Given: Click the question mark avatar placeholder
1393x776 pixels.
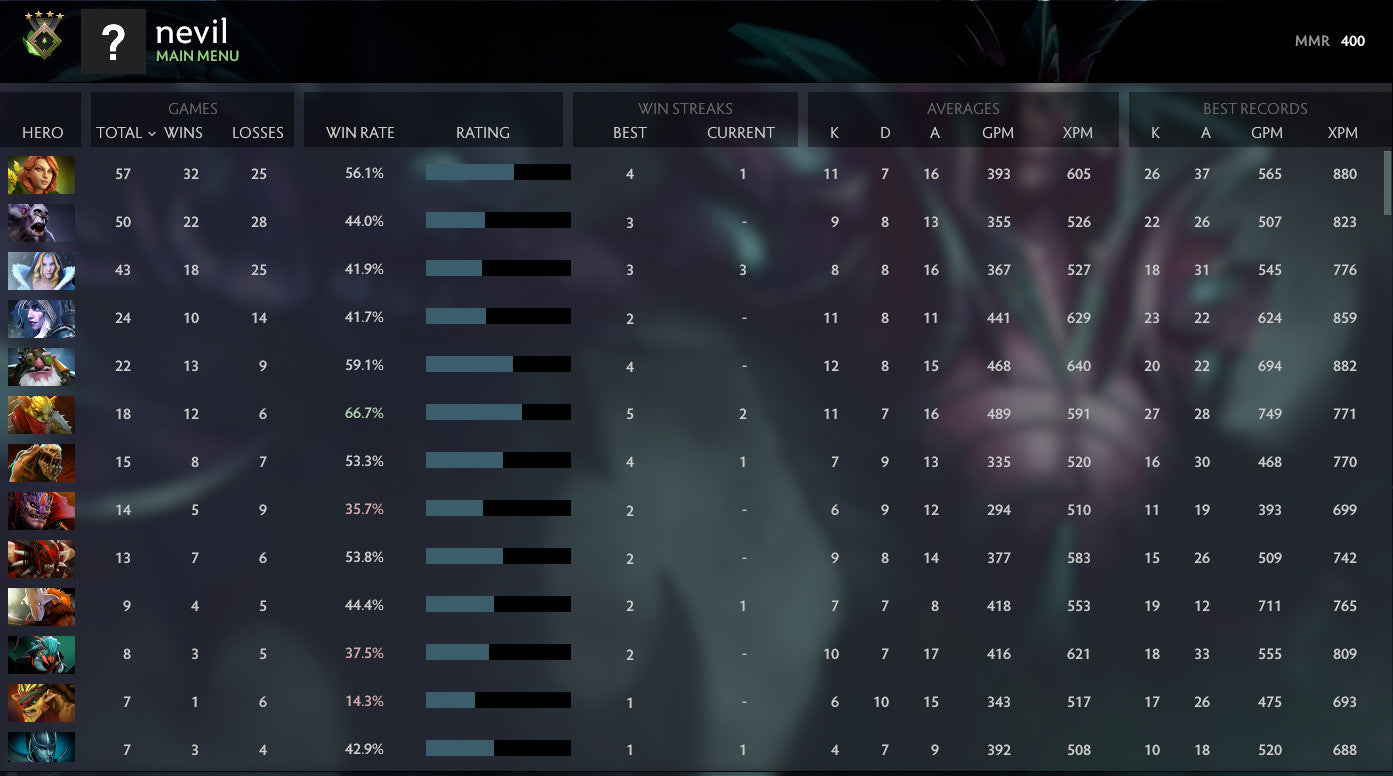Looking at the screenshot, I should (113, 42).
